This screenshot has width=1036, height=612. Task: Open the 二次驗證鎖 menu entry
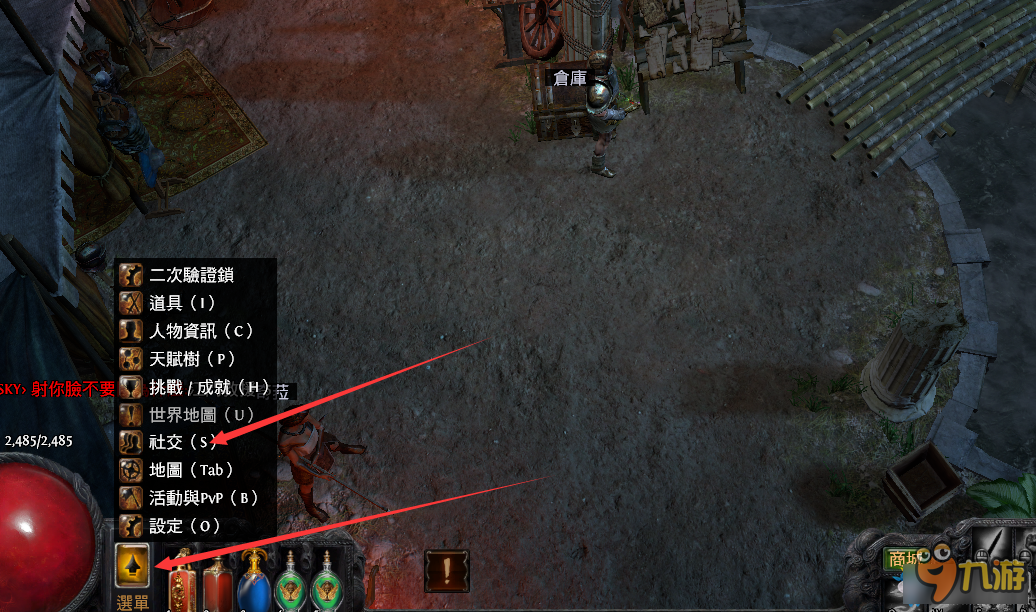196,275
